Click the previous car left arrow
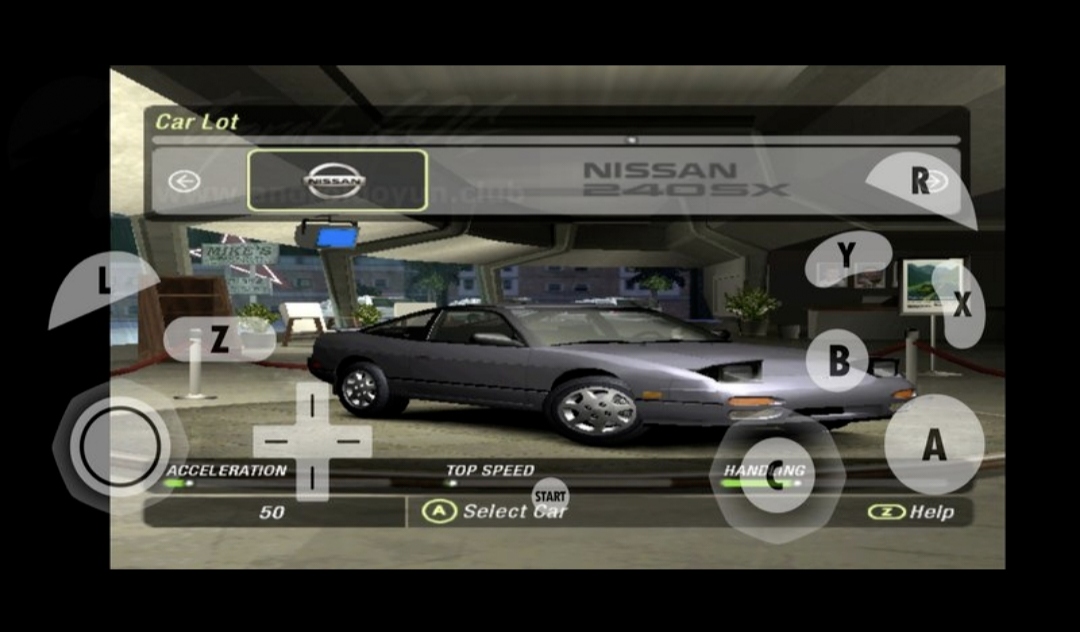1080x632 pixels. (184, 181)
